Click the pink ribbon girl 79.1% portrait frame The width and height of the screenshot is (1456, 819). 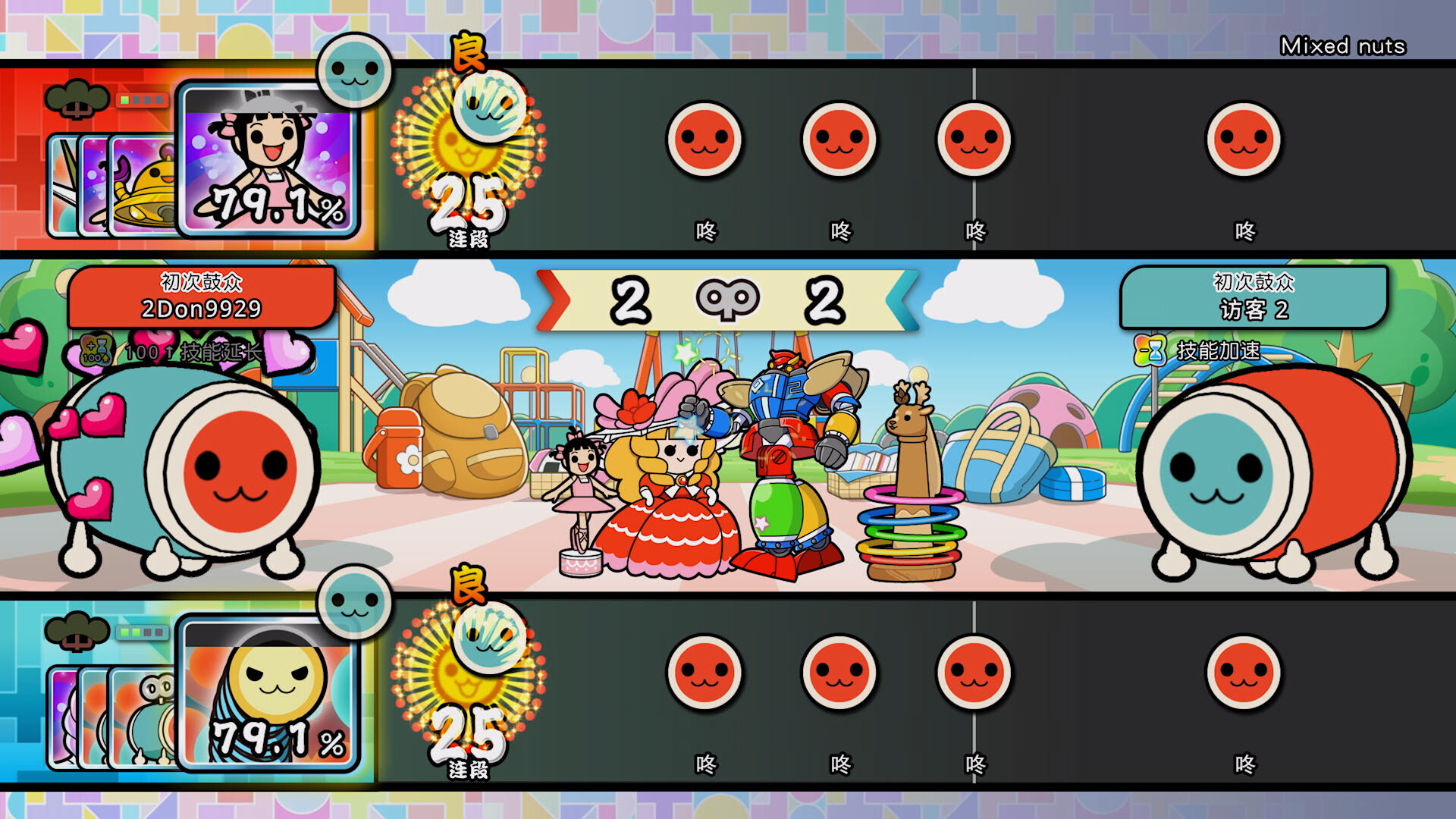coord(269,163)
